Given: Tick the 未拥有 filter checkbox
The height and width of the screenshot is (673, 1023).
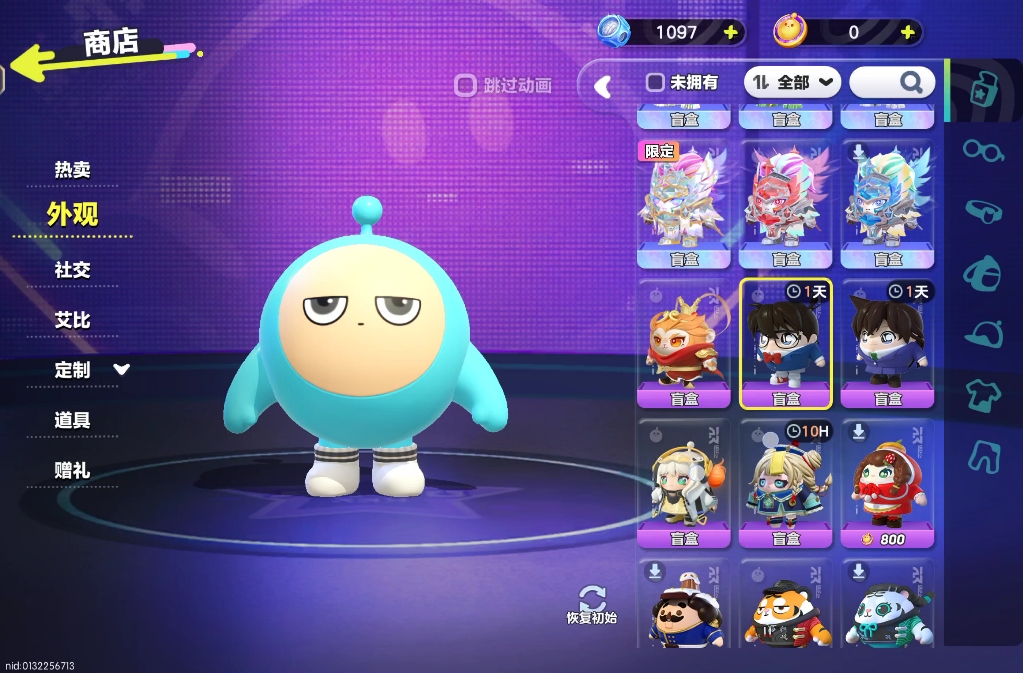Looking at the screenshot, I should [x=655, y=82].
